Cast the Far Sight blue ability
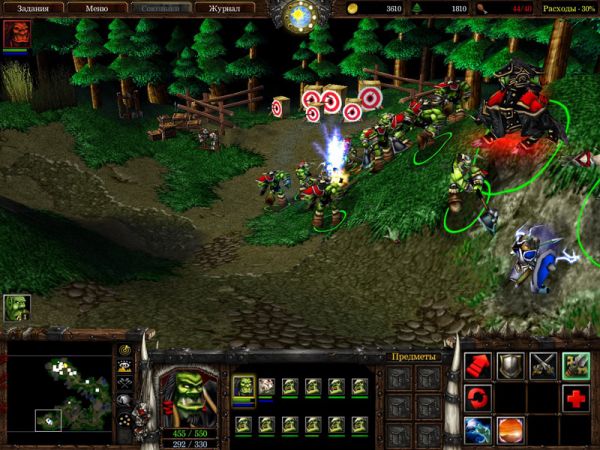600x450 pixels. click(x=479, y=431)
